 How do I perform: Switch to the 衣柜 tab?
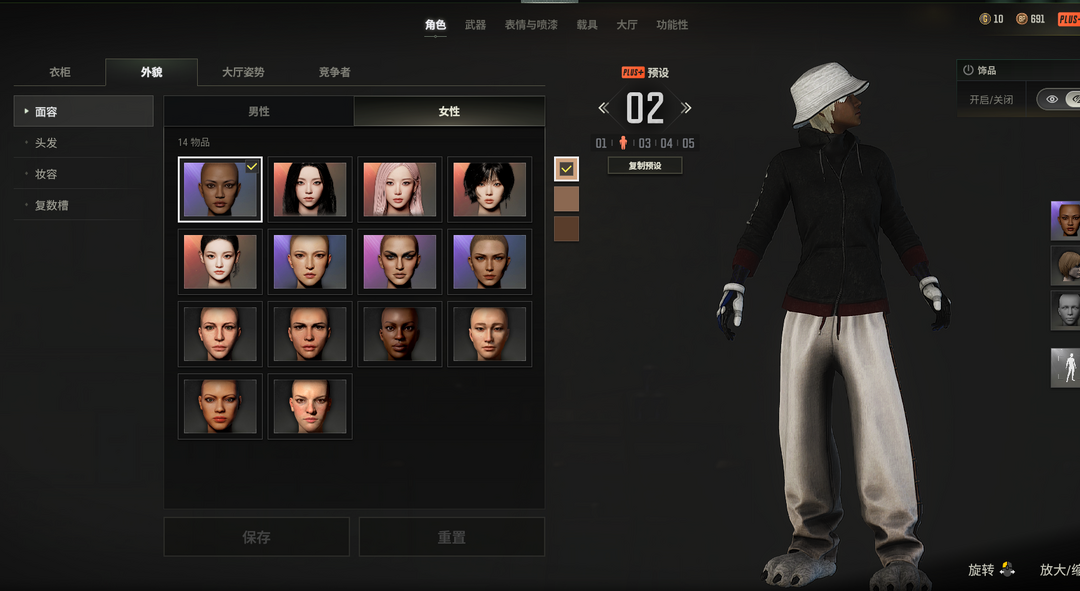[60, 72]
